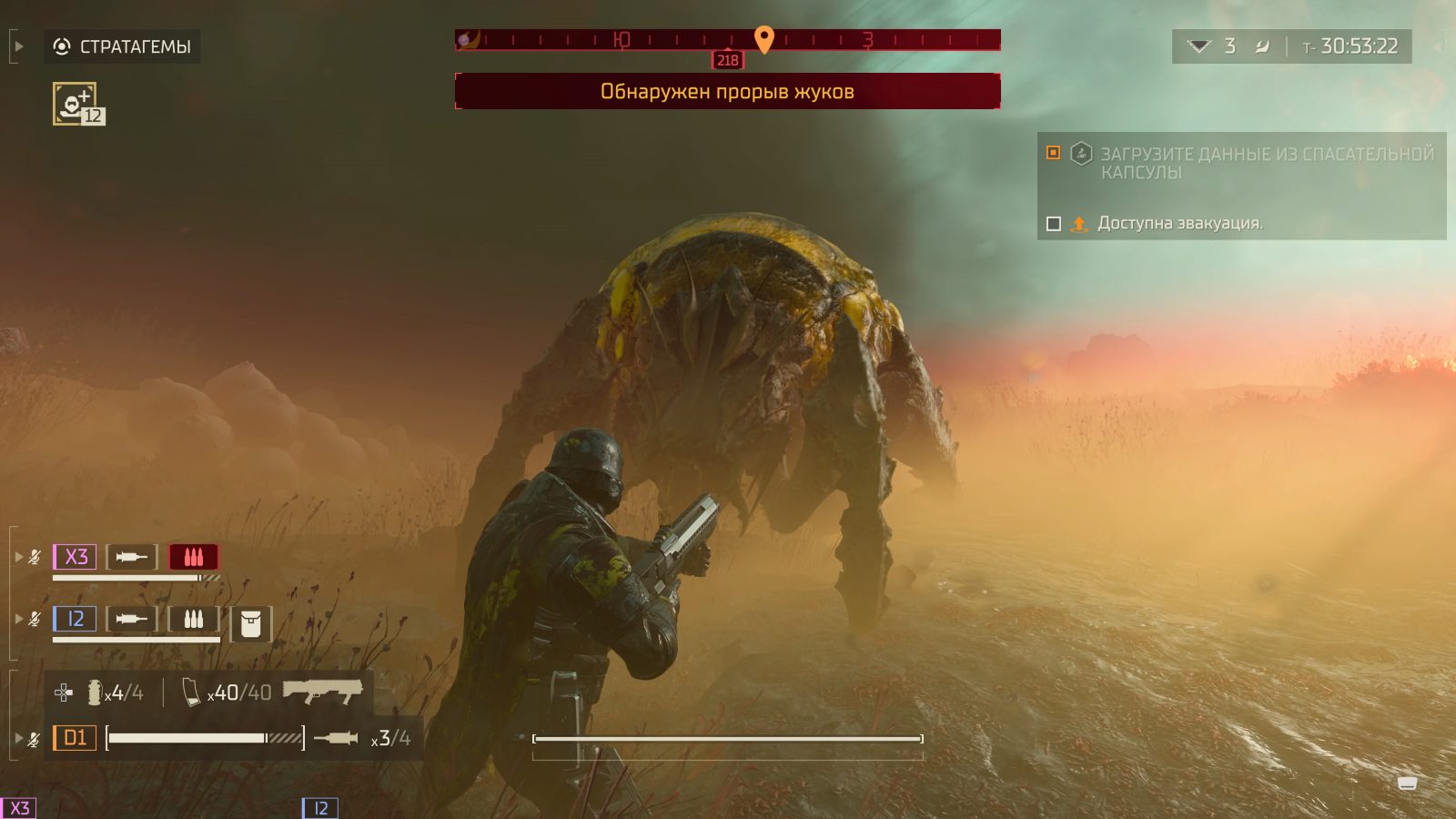
Task: Click the grenade count icon
Action: [x=95, y=693]
